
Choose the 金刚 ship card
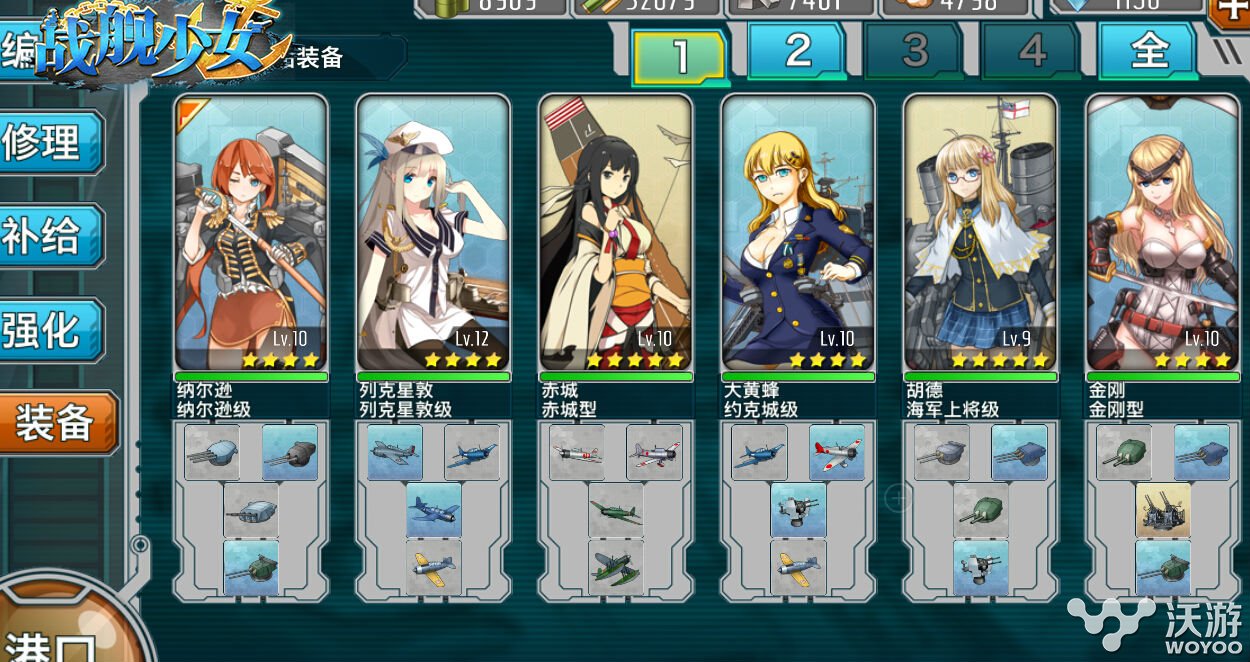(x=1162, y=233)
